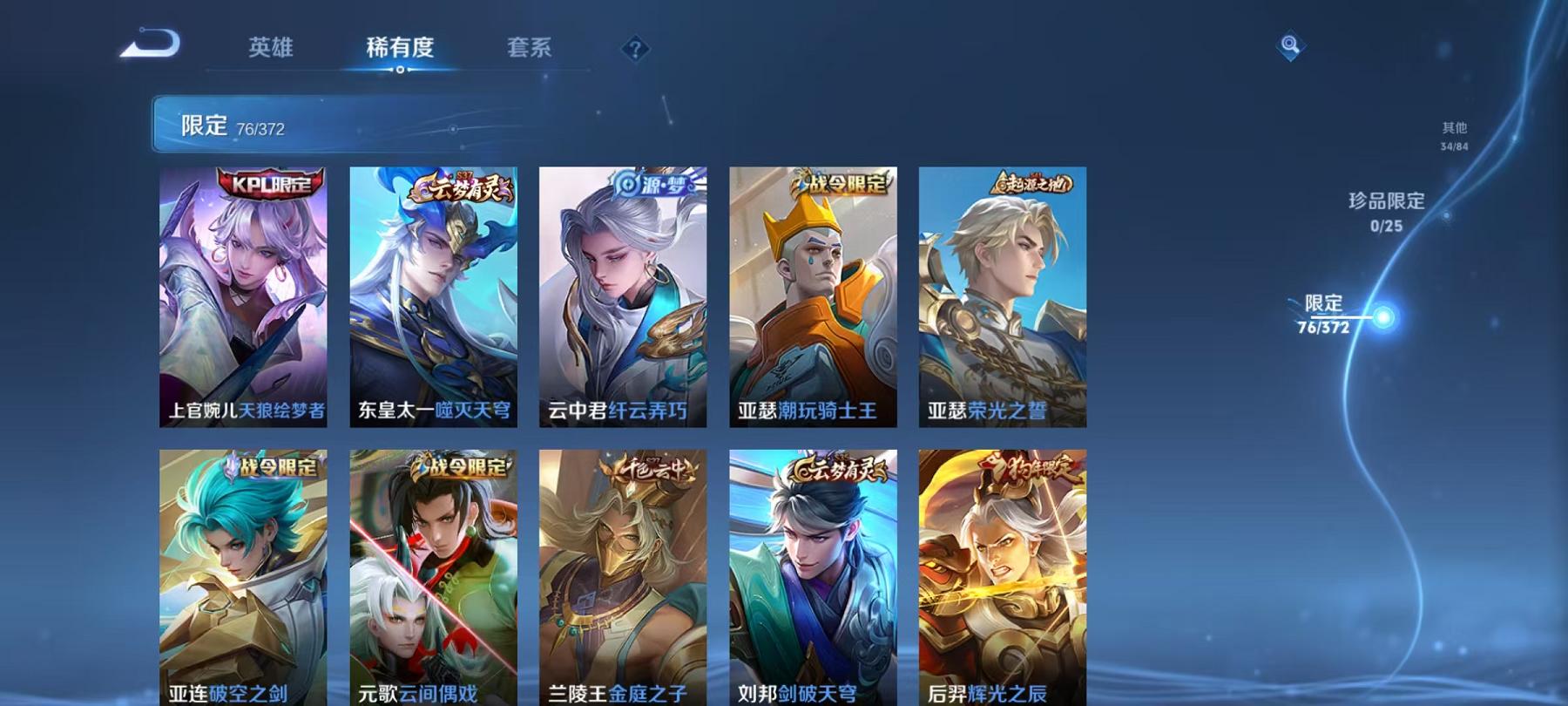Click the 云梦有灵 badge on 东皇太一 card
Image resolution: width=1568 pixels, height=706 pixels.
point(456,185)
